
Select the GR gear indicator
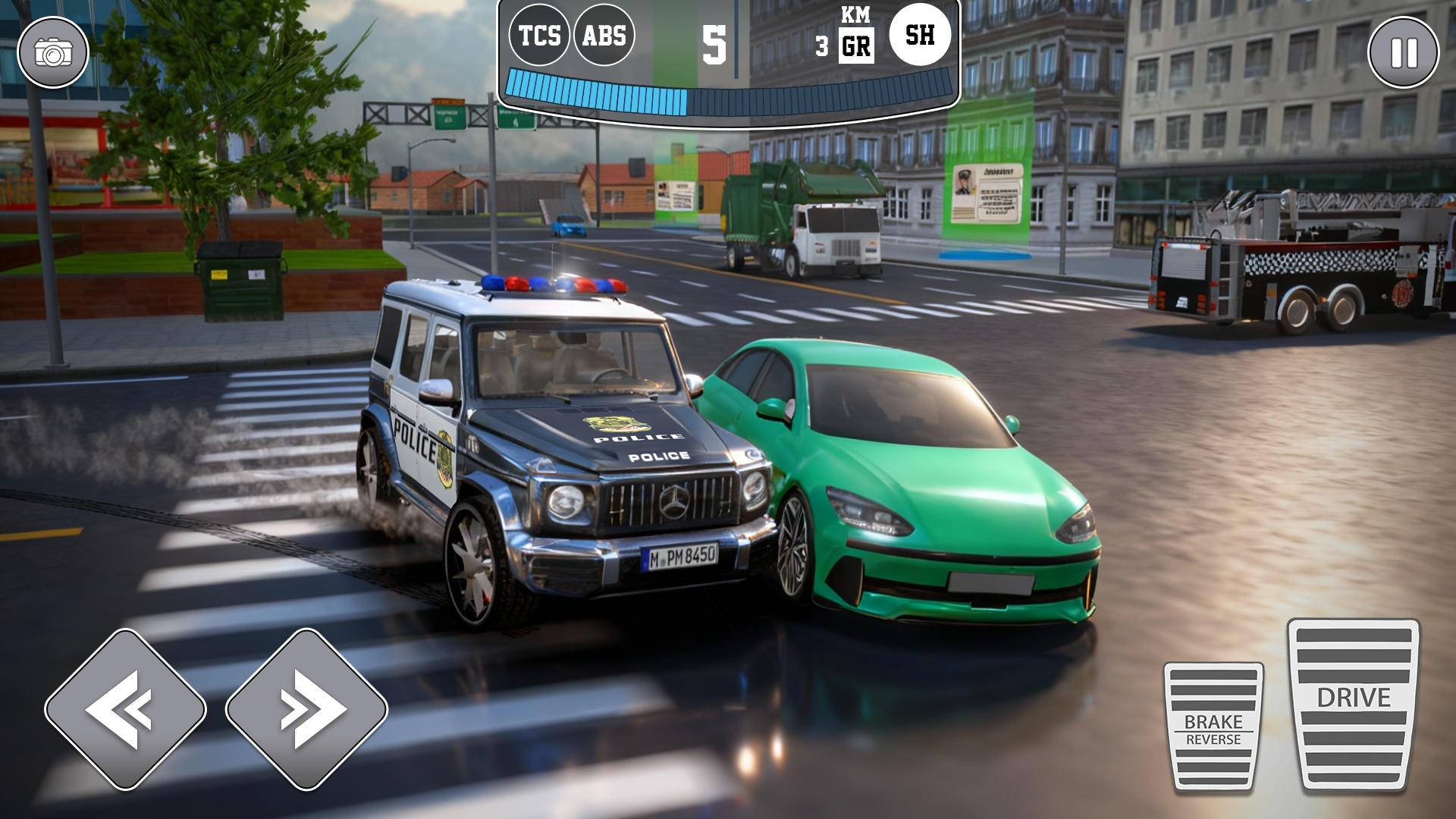tap(856, 47)
